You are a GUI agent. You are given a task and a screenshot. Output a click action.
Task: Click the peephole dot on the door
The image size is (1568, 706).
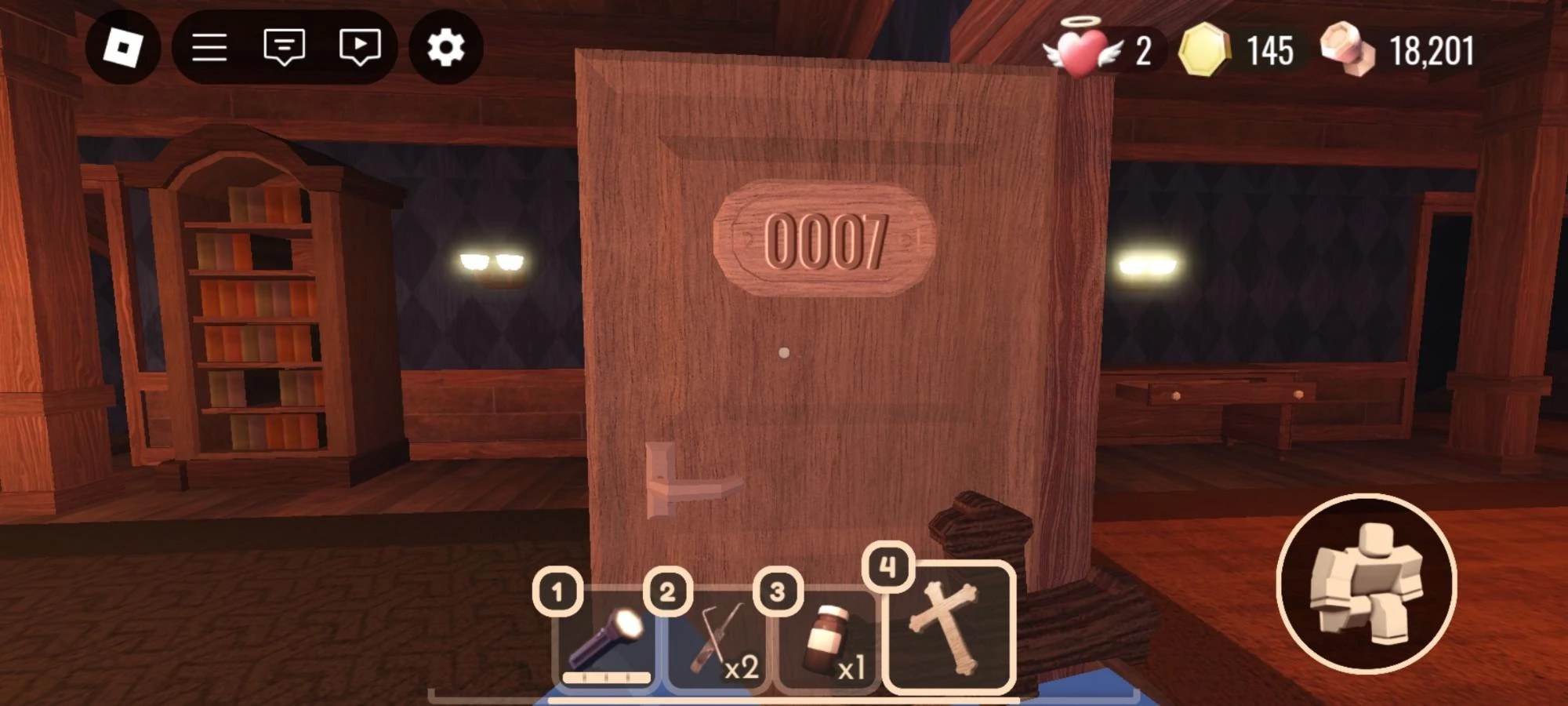coord(783,353)
